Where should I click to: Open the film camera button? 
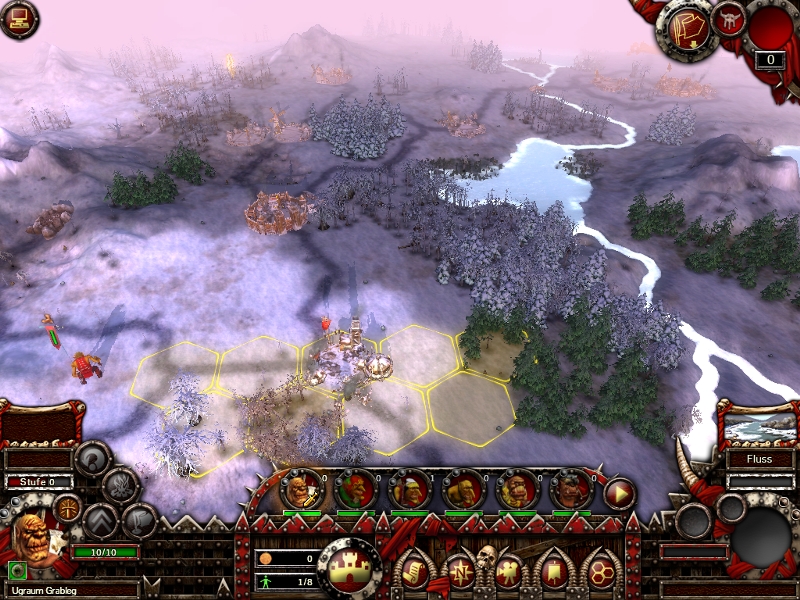point(508,571)
